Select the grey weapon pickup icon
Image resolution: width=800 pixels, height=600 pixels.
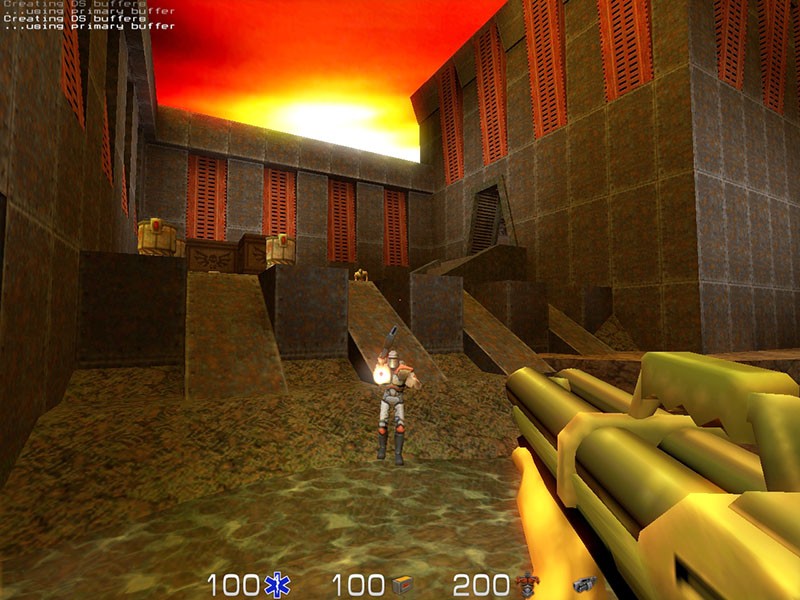coord(584,585)
